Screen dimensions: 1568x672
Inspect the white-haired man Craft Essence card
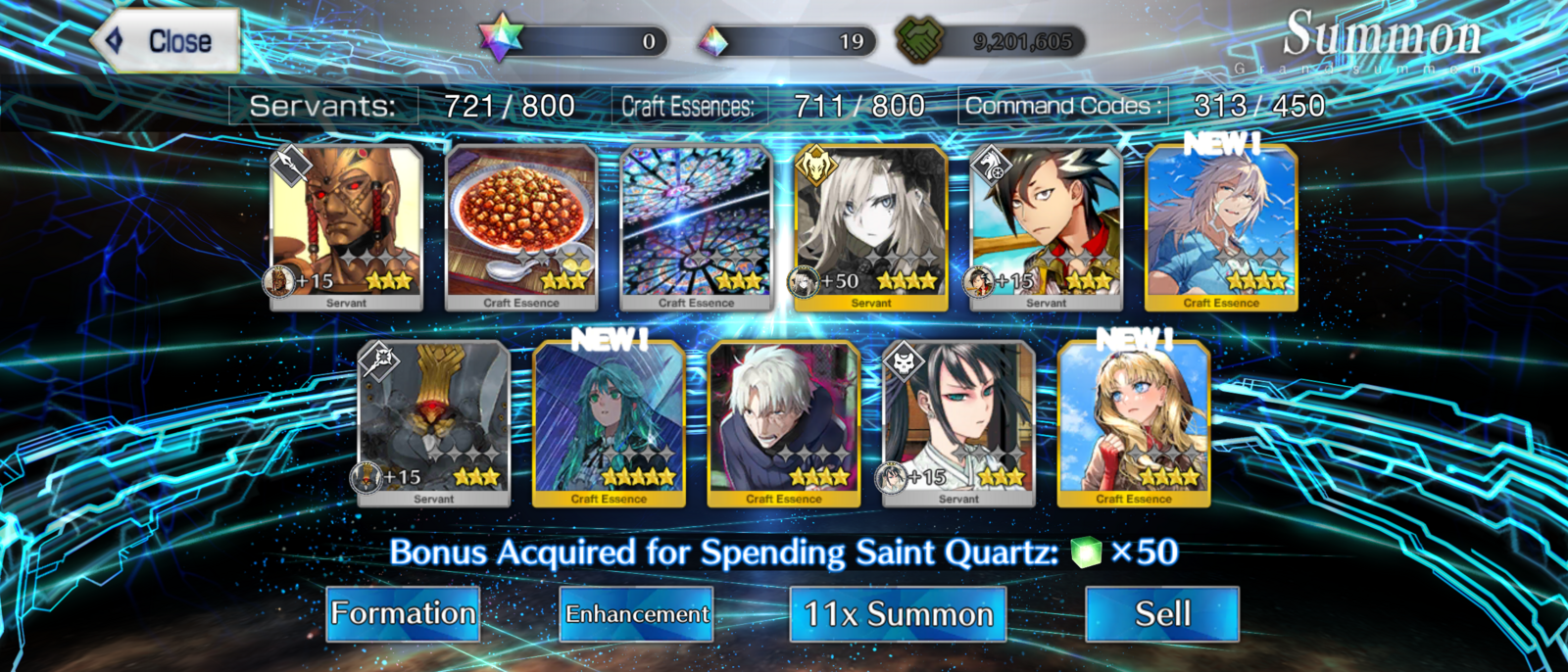[784, 424]
